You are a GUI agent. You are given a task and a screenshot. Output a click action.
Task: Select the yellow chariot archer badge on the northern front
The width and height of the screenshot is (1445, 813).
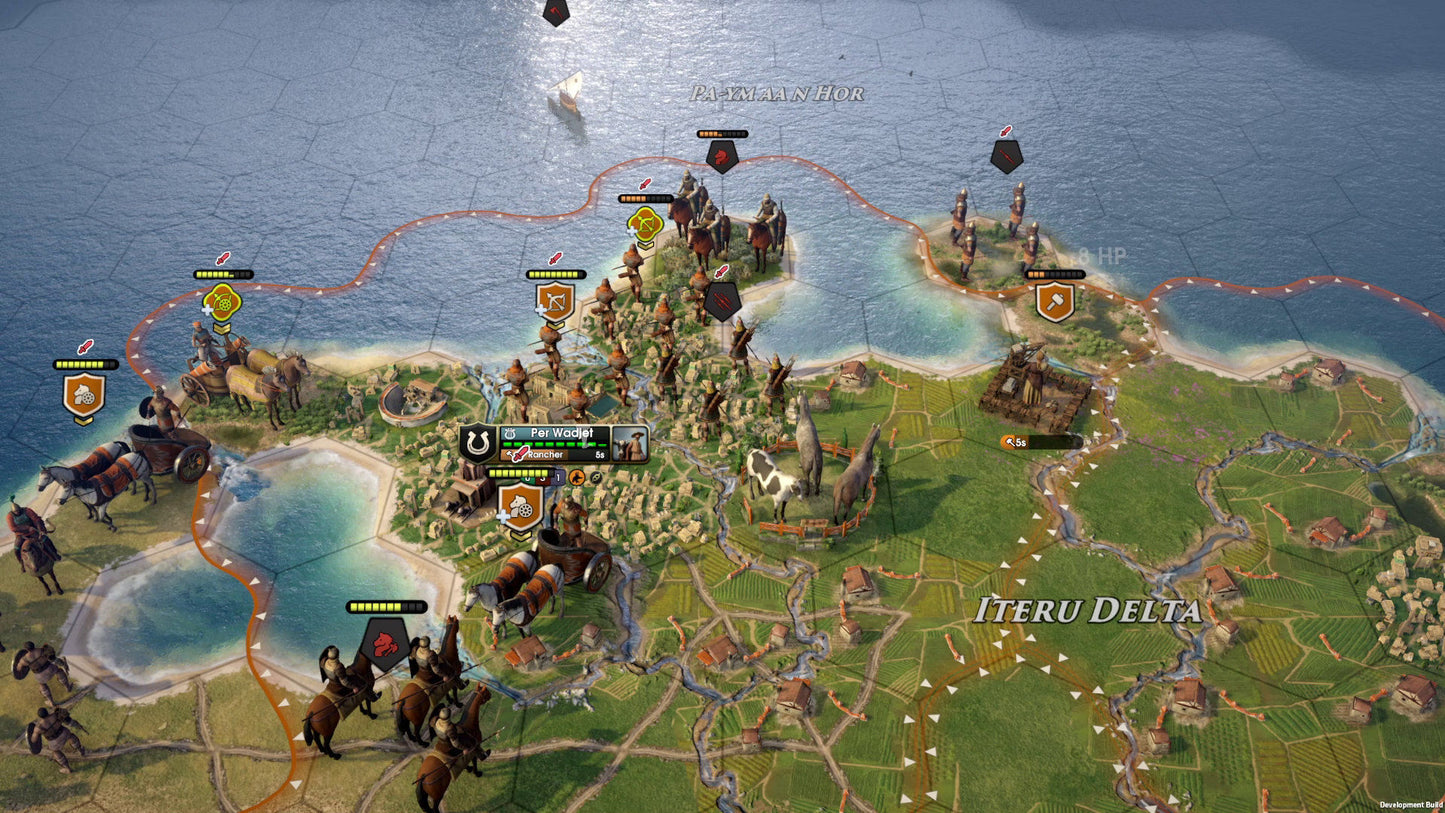[x=645, y=225]
